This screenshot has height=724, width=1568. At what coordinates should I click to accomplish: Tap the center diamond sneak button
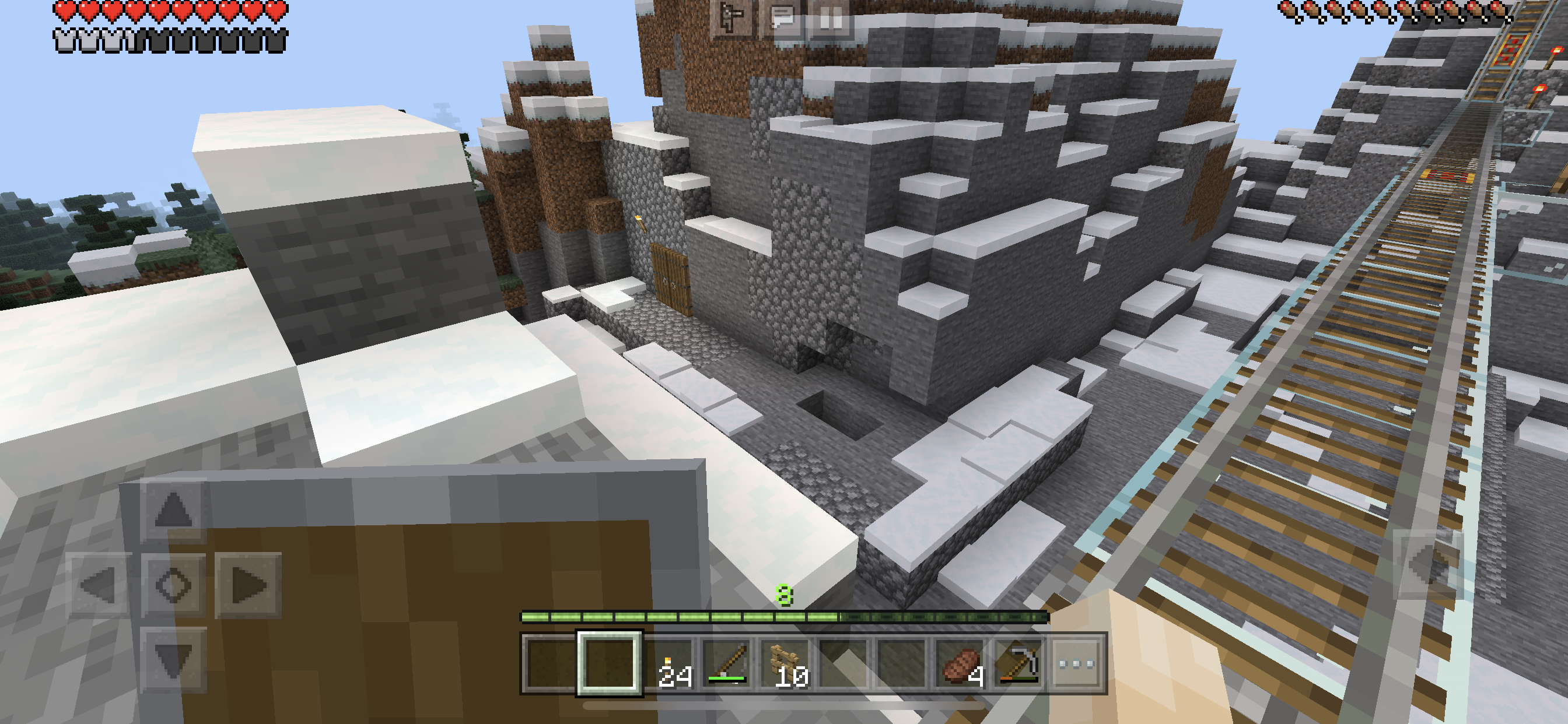[173, 585]
